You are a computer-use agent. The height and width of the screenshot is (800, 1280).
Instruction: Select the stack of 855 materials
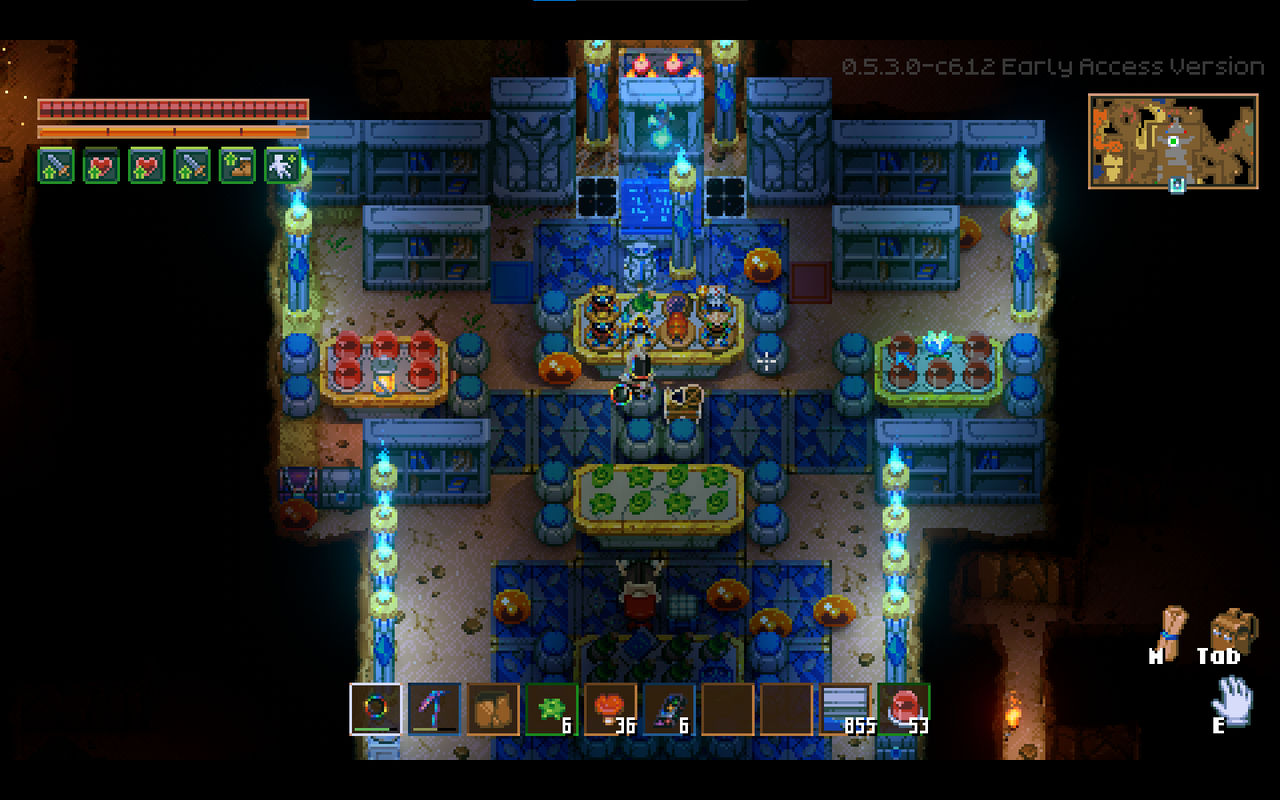tap(846, 710)
